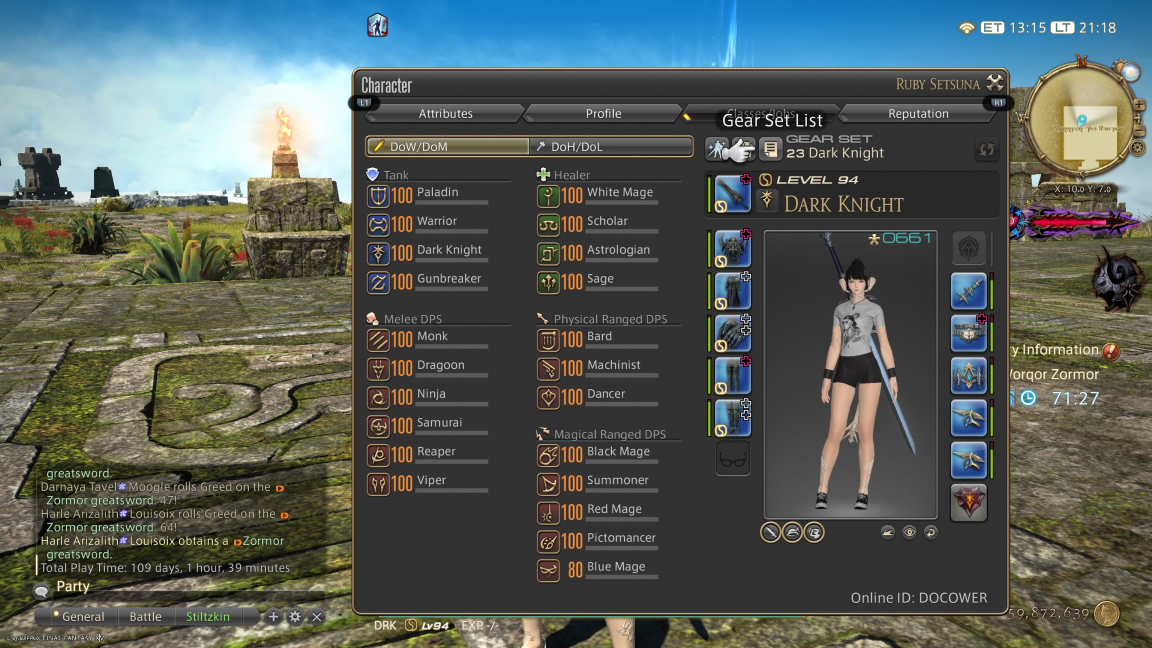Viewport: 1152px width, 648px height.
Task: Pick the White Mage job entry
Action: 619,193
